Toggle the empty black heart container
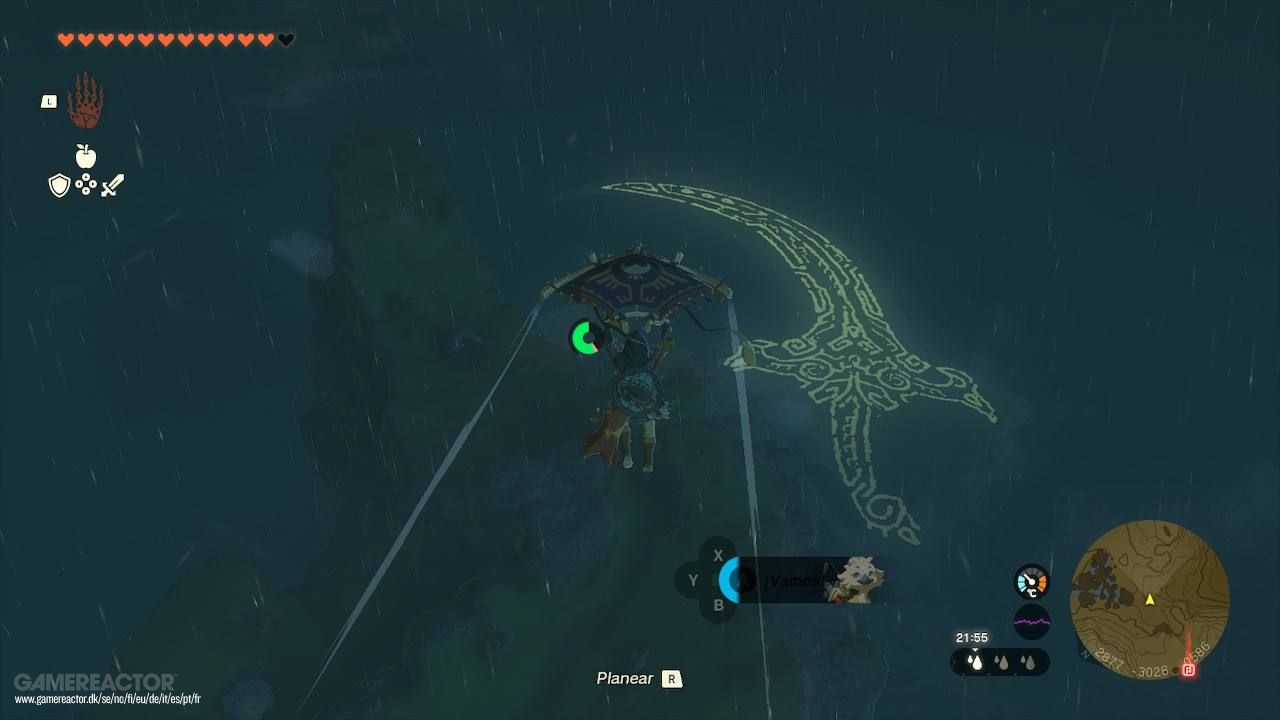Screen dimensions: 1280x720 (283, 39)
